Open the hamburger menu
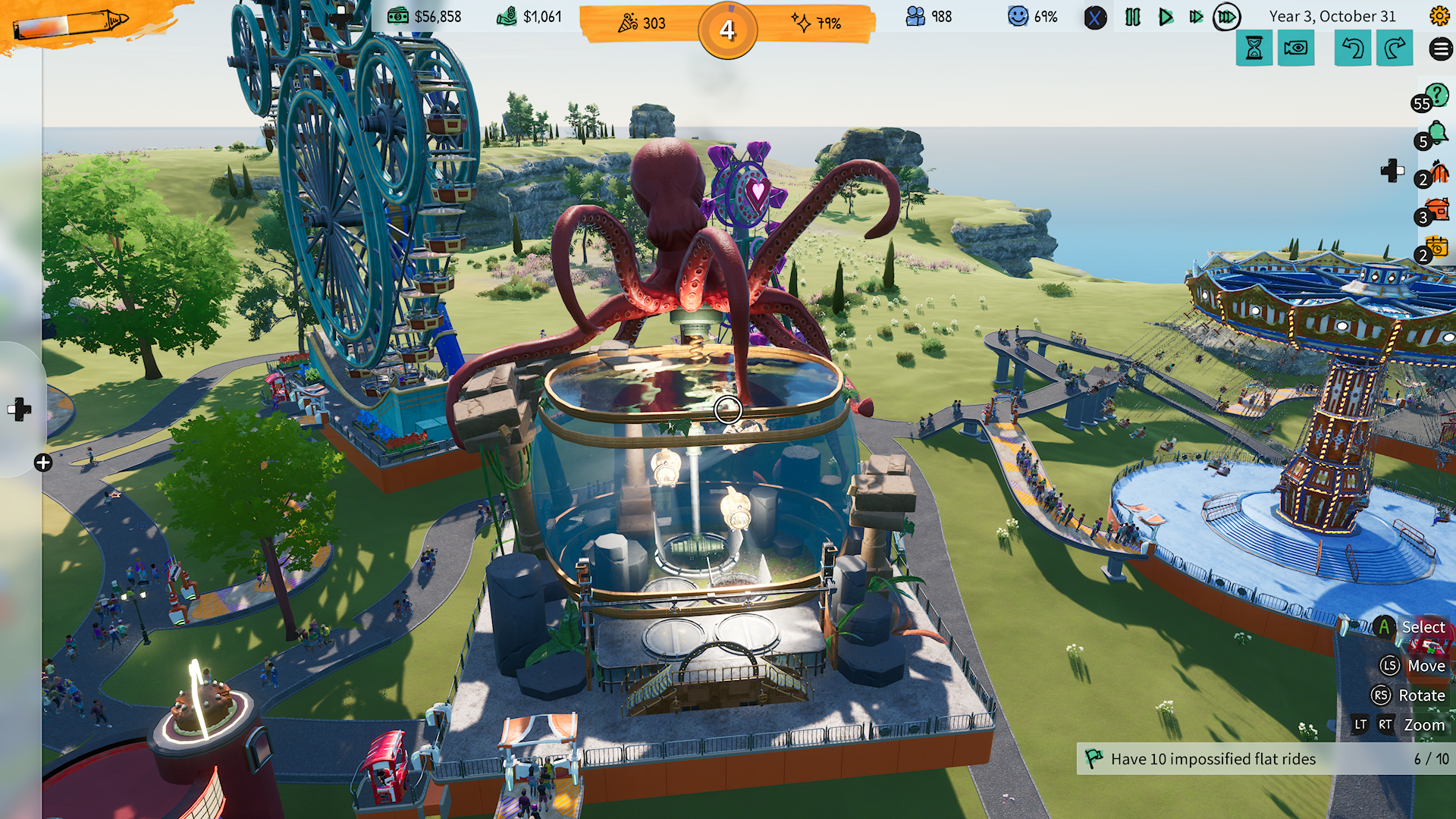1456x819 pixels. (x=1441, y=49)
